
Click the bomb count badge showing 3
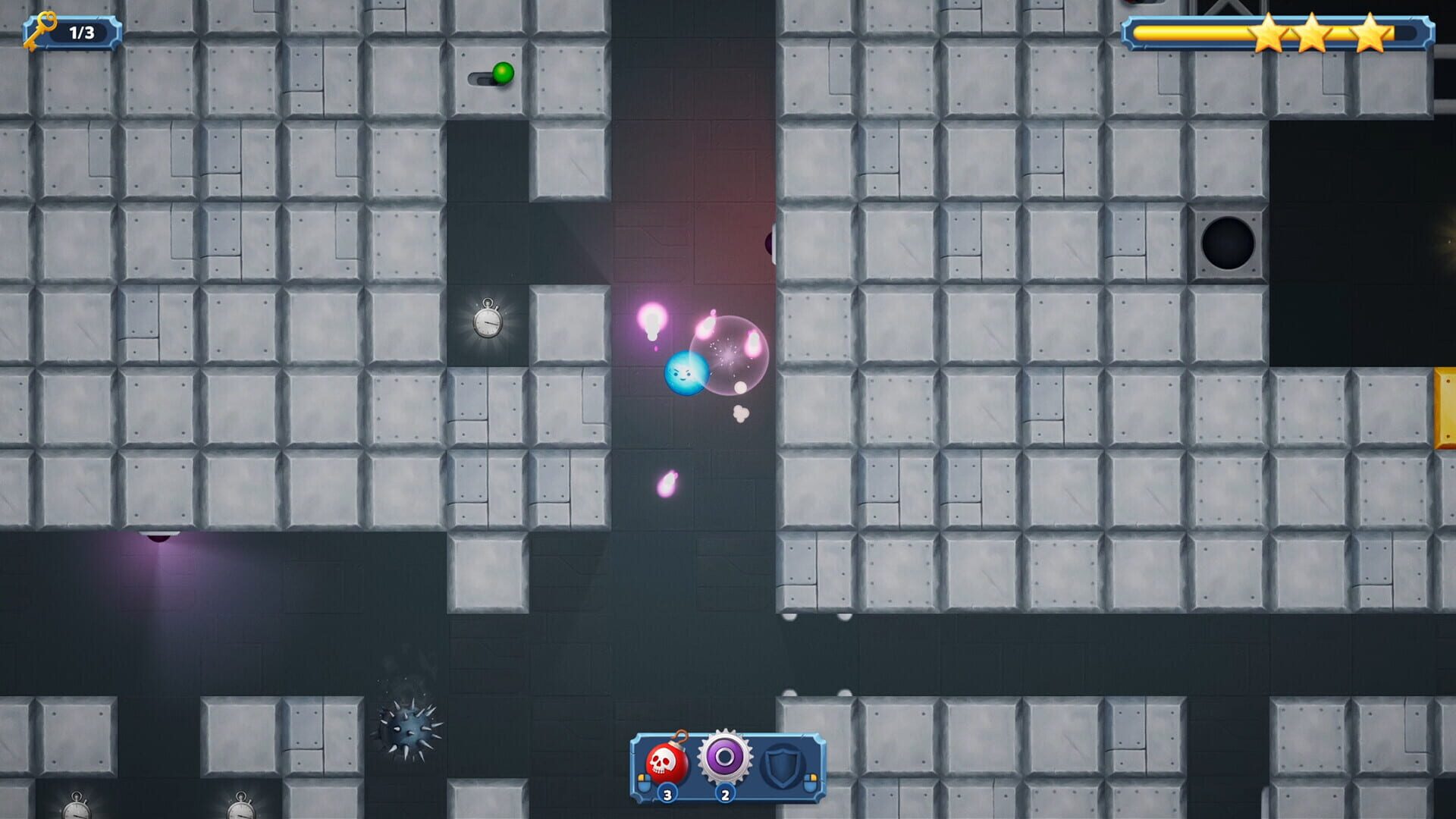point(666,795)
